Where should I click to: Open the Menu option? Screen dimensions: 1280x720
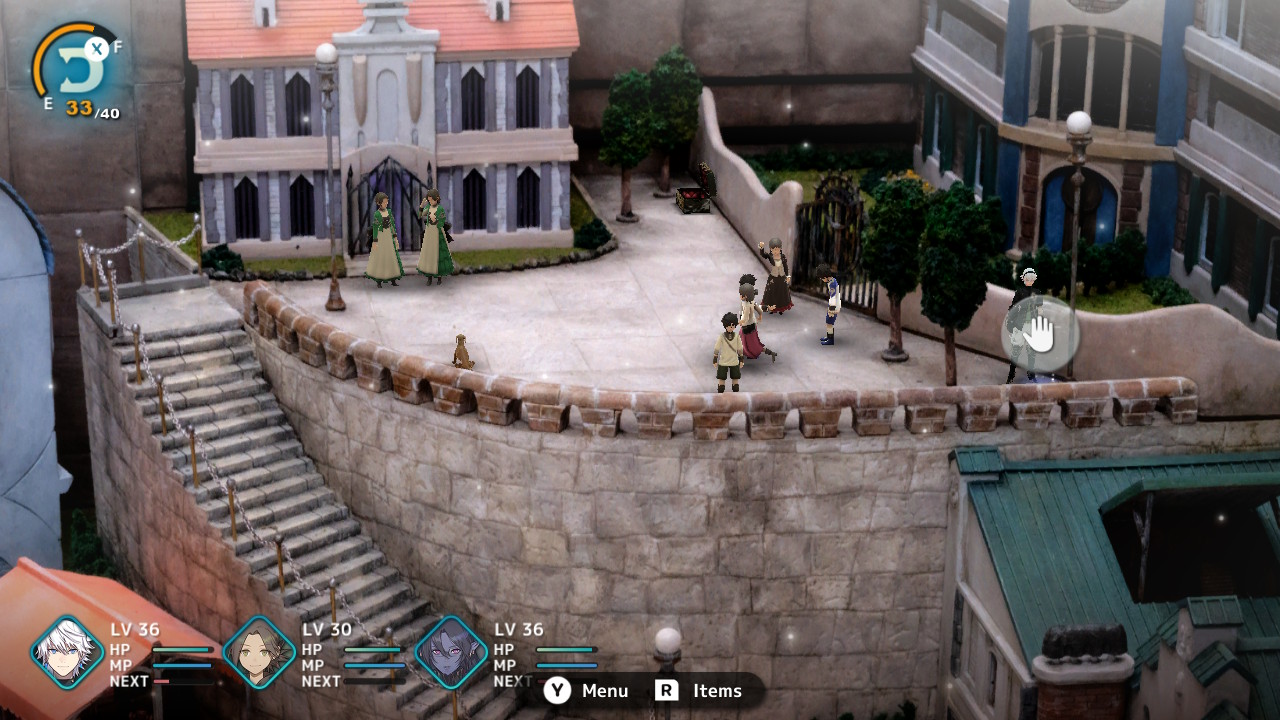coord(587,691)
